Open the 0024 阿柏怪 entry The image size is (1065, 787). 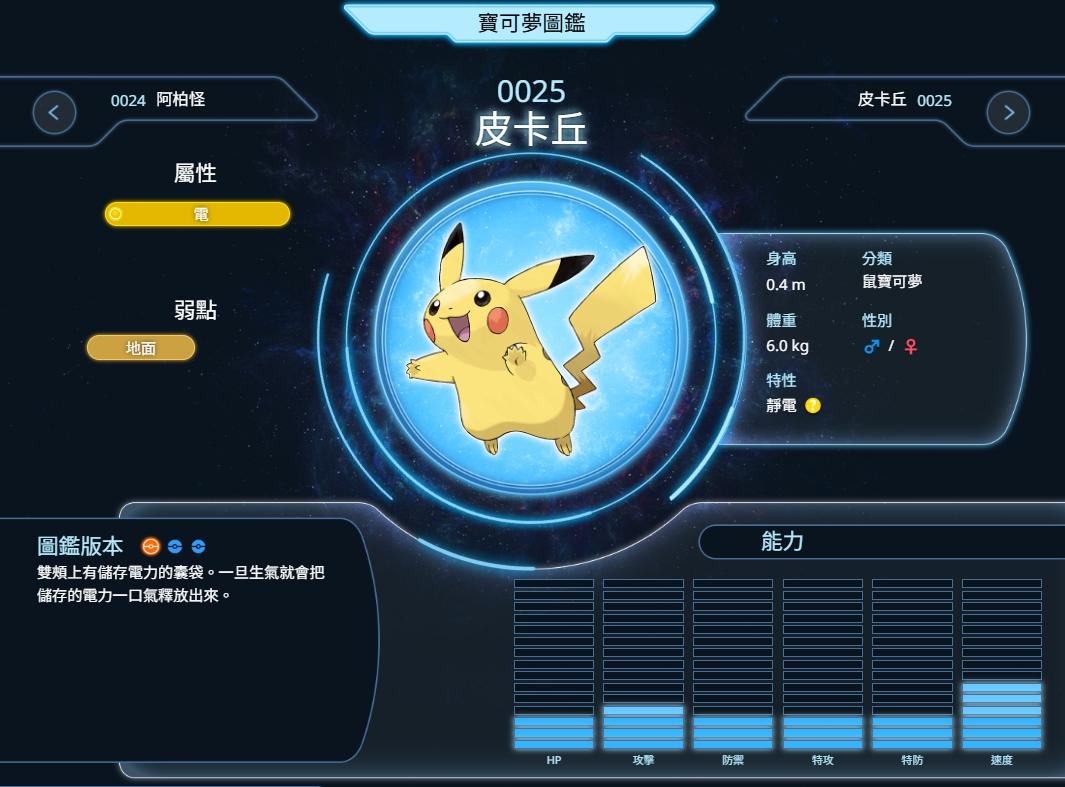point(158,100)
